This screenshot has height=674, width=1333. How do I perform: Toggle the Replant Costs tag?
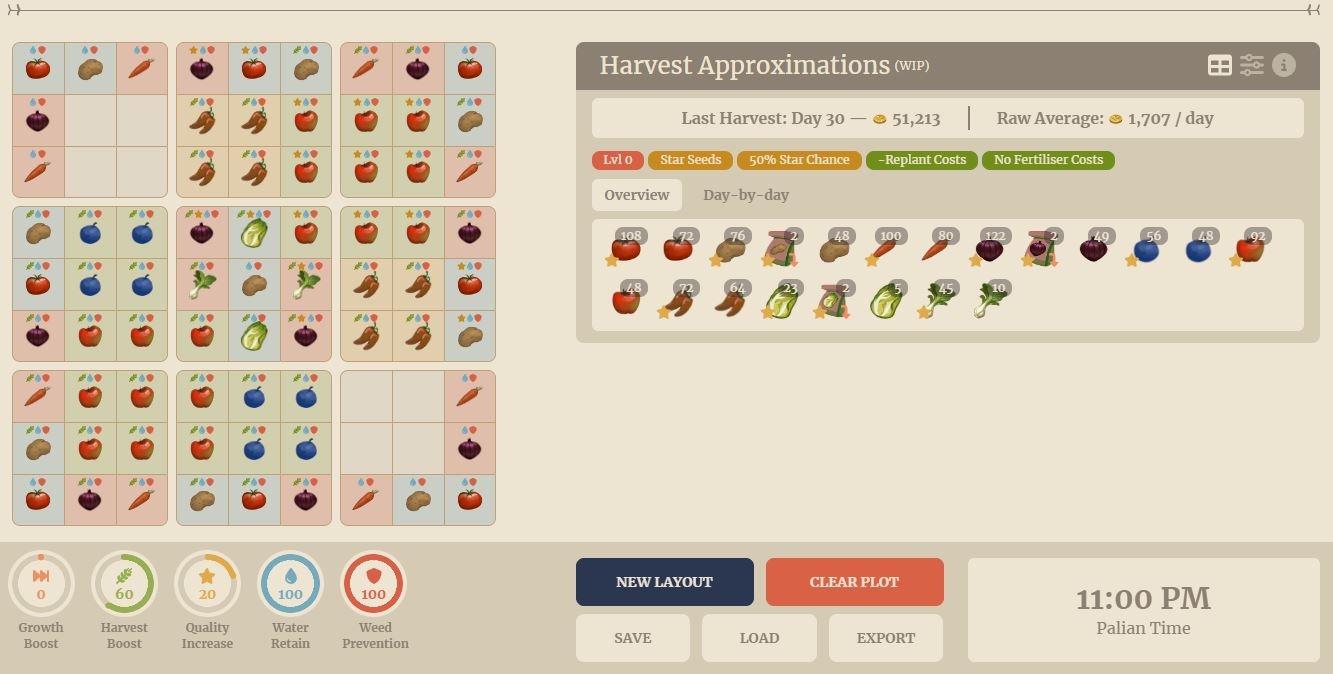[921, 160]
